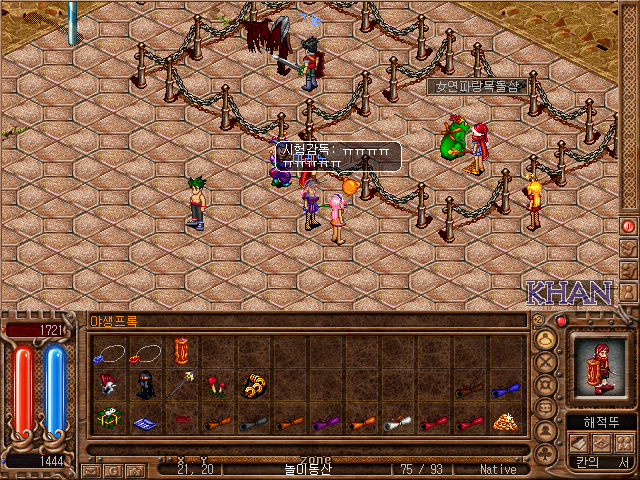Select the red-plumed helmet slot

coord(109,386)
